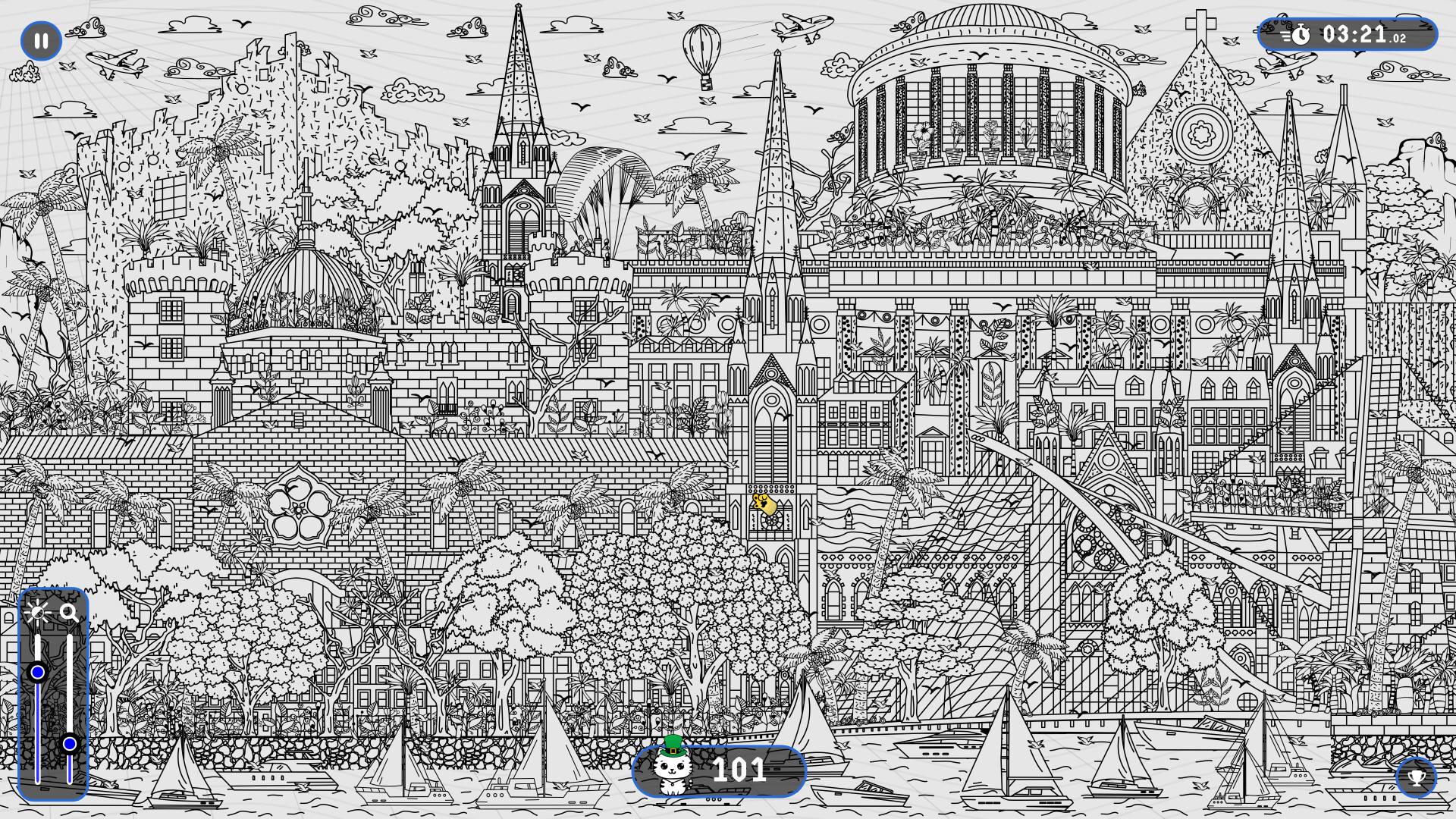
Task: Click the highlighted yellow cat in the window
Action: point(764,502)
